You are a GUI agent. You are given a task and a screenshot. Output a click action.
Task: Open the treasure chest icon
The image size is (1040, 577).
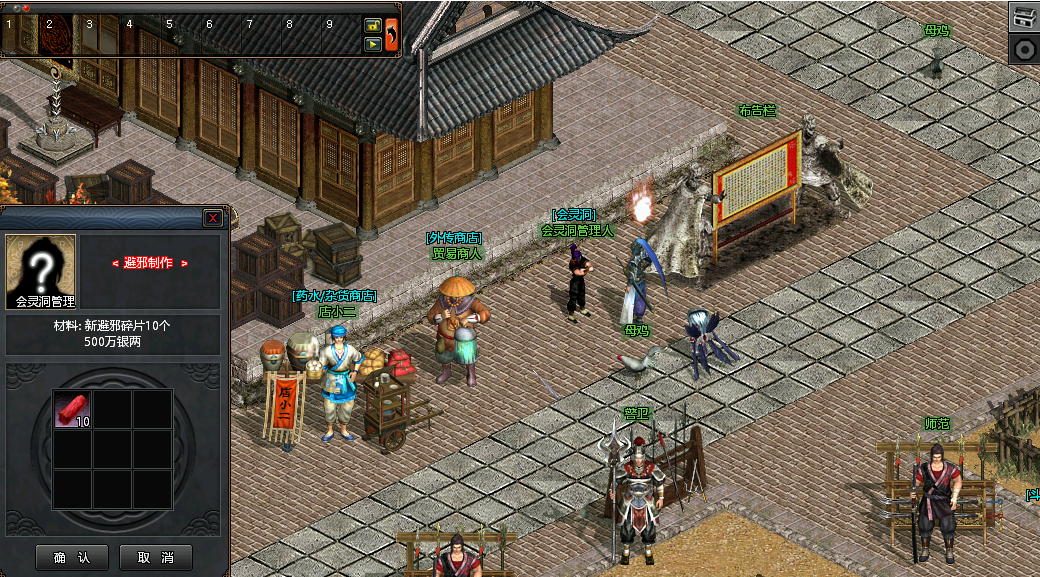[1024, 16]
